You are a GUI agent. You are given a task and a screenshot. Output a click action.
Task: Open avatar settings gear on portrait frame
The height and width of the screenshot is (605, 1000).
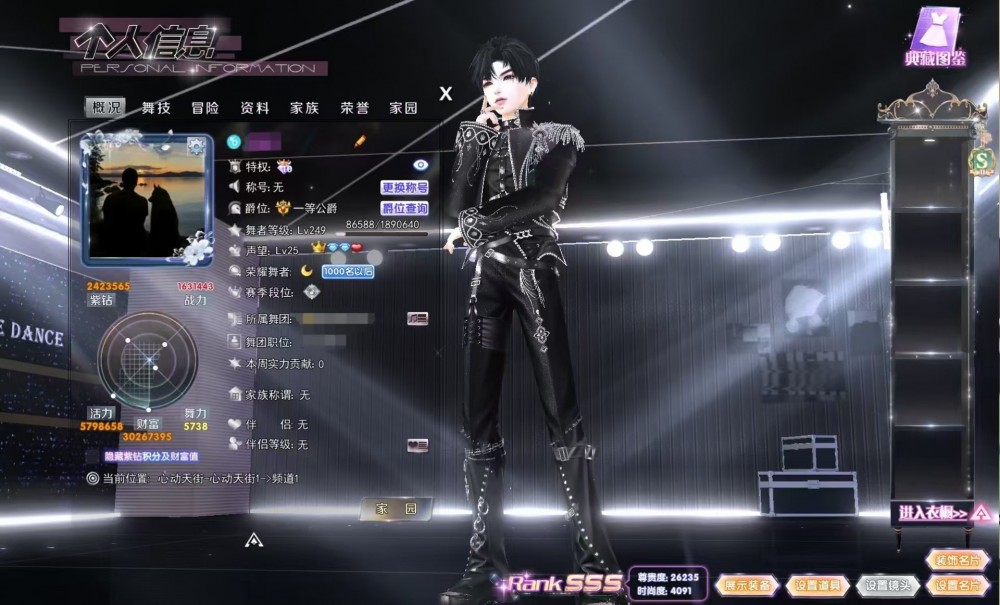pos(196,148)
